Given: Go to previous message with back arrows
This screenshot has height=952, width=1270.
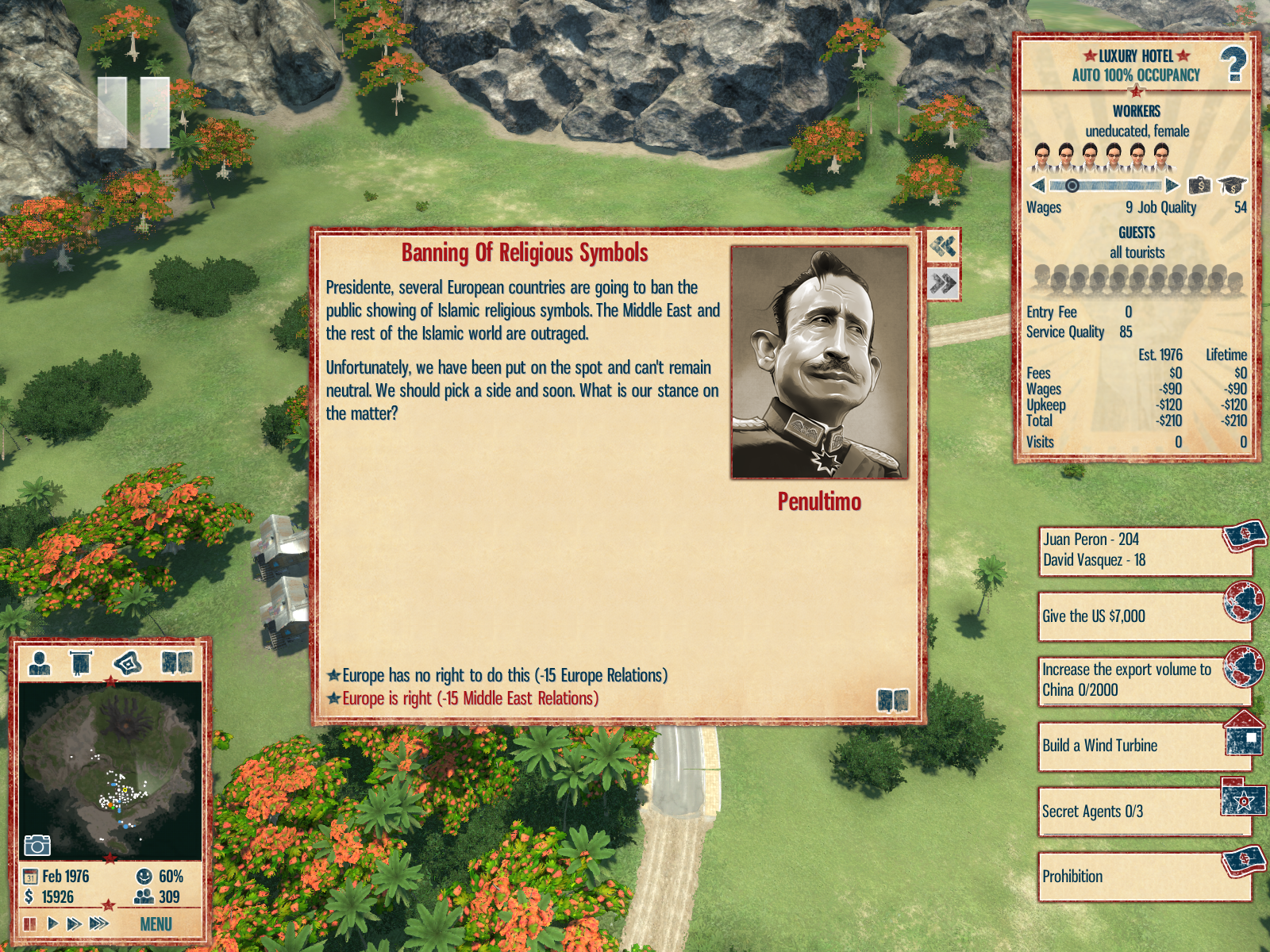Looking at the screenshot, I should tap(943, 246).
